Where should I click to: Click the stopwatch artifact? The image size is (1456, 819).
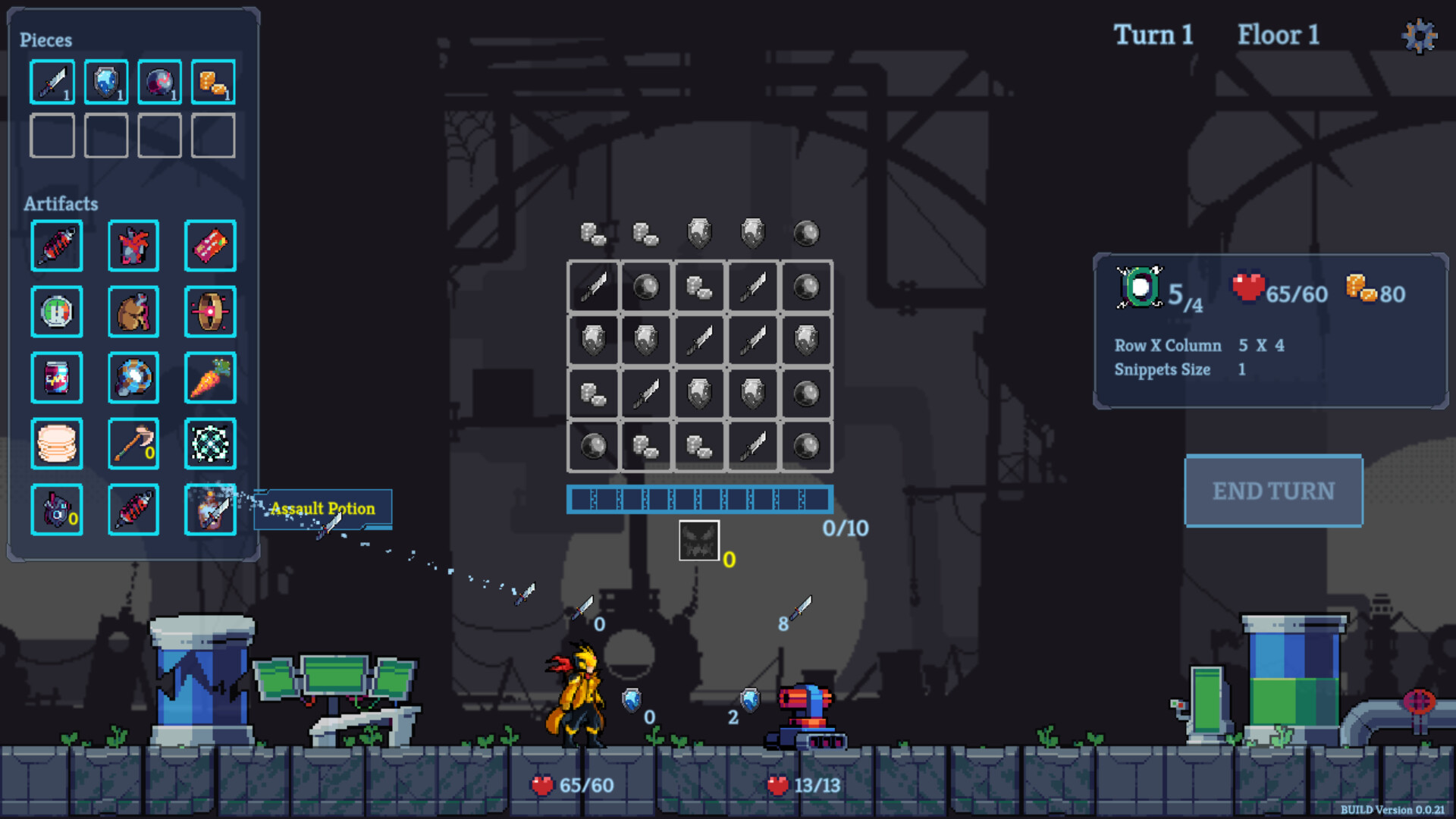tap(56, 312)
